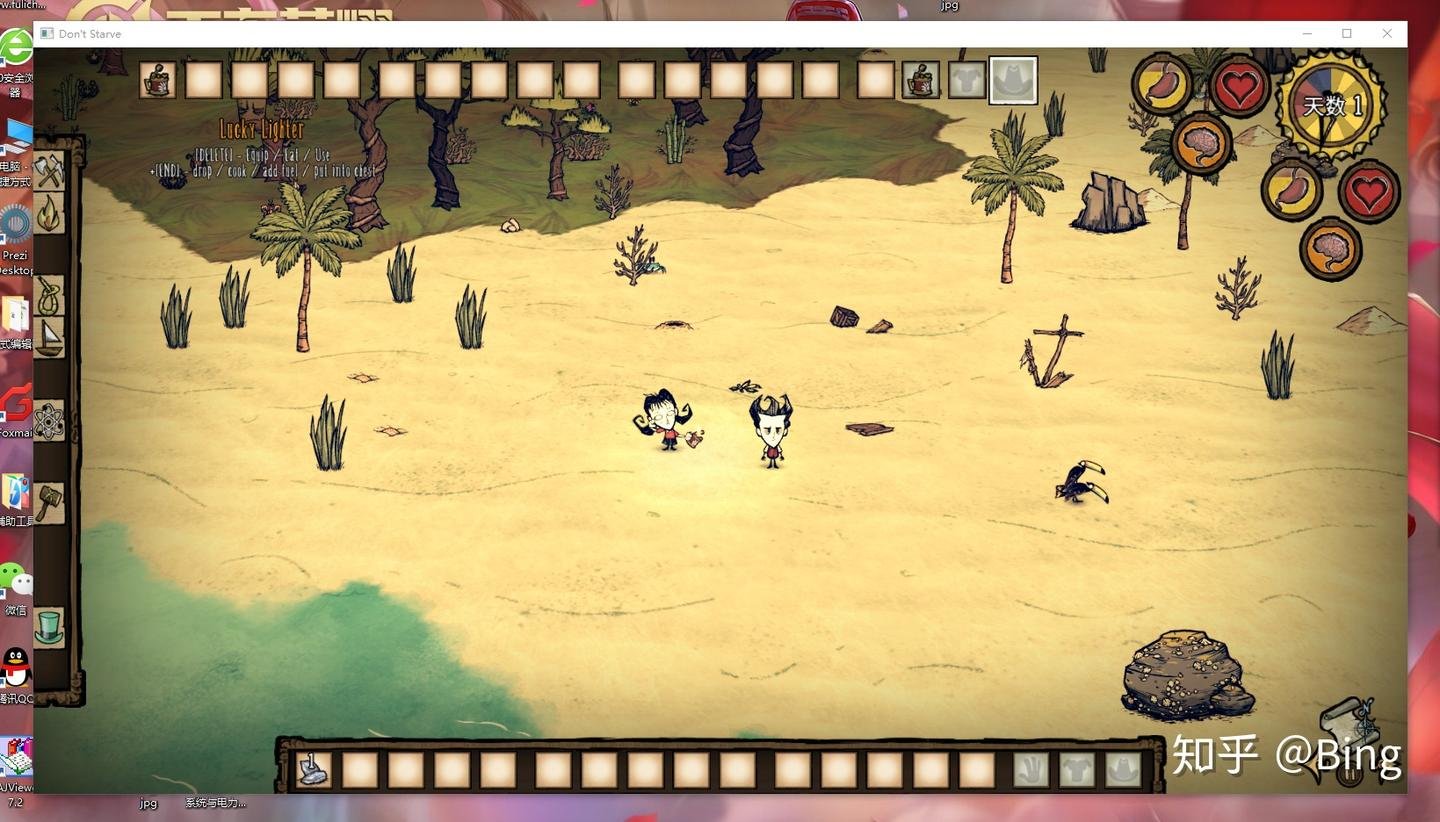Screen dimensions: 1440x822
Task: Click Wilson's sanity brain meter
Action: (1330, 248)
